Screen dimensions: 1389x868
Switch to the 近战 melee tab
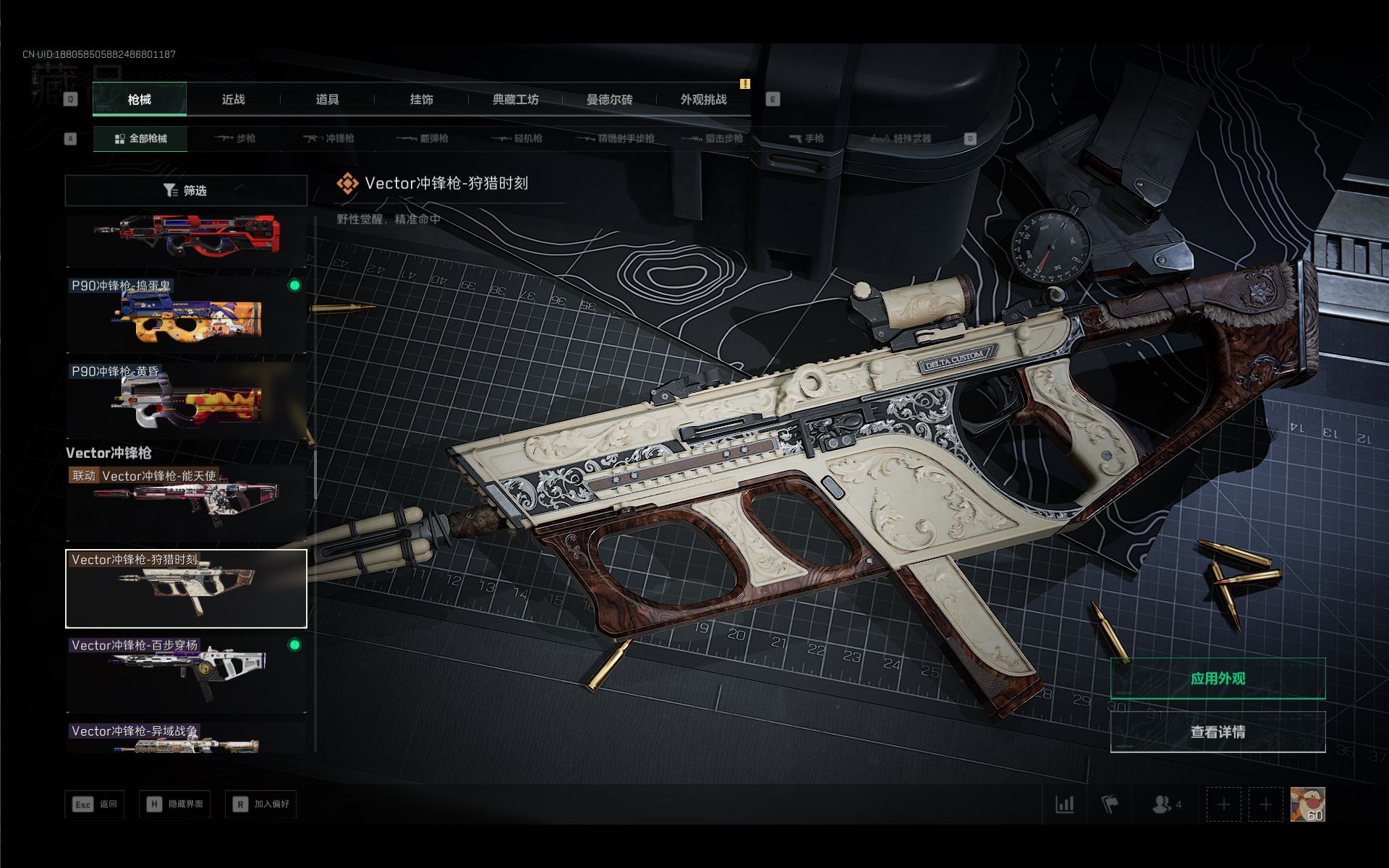pos(233,100)
